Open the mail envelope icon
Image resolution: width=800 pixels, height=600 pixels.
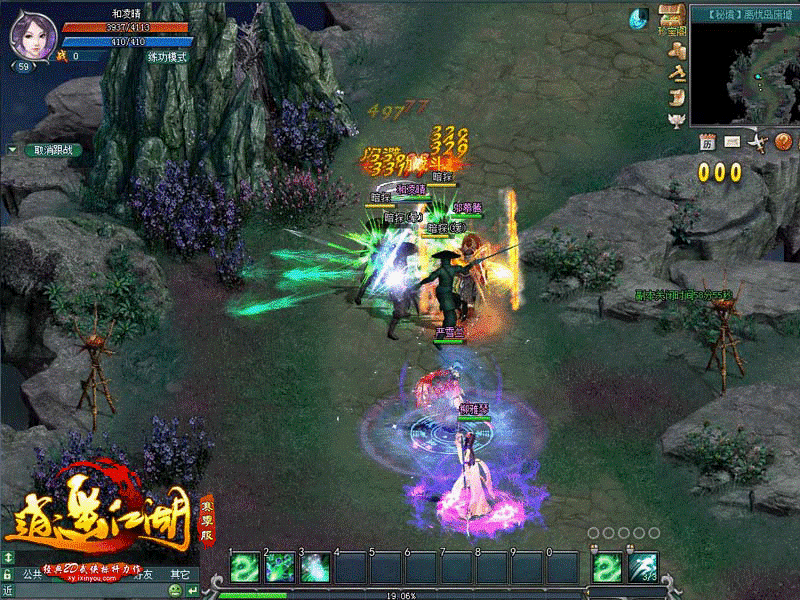[733, 141]
